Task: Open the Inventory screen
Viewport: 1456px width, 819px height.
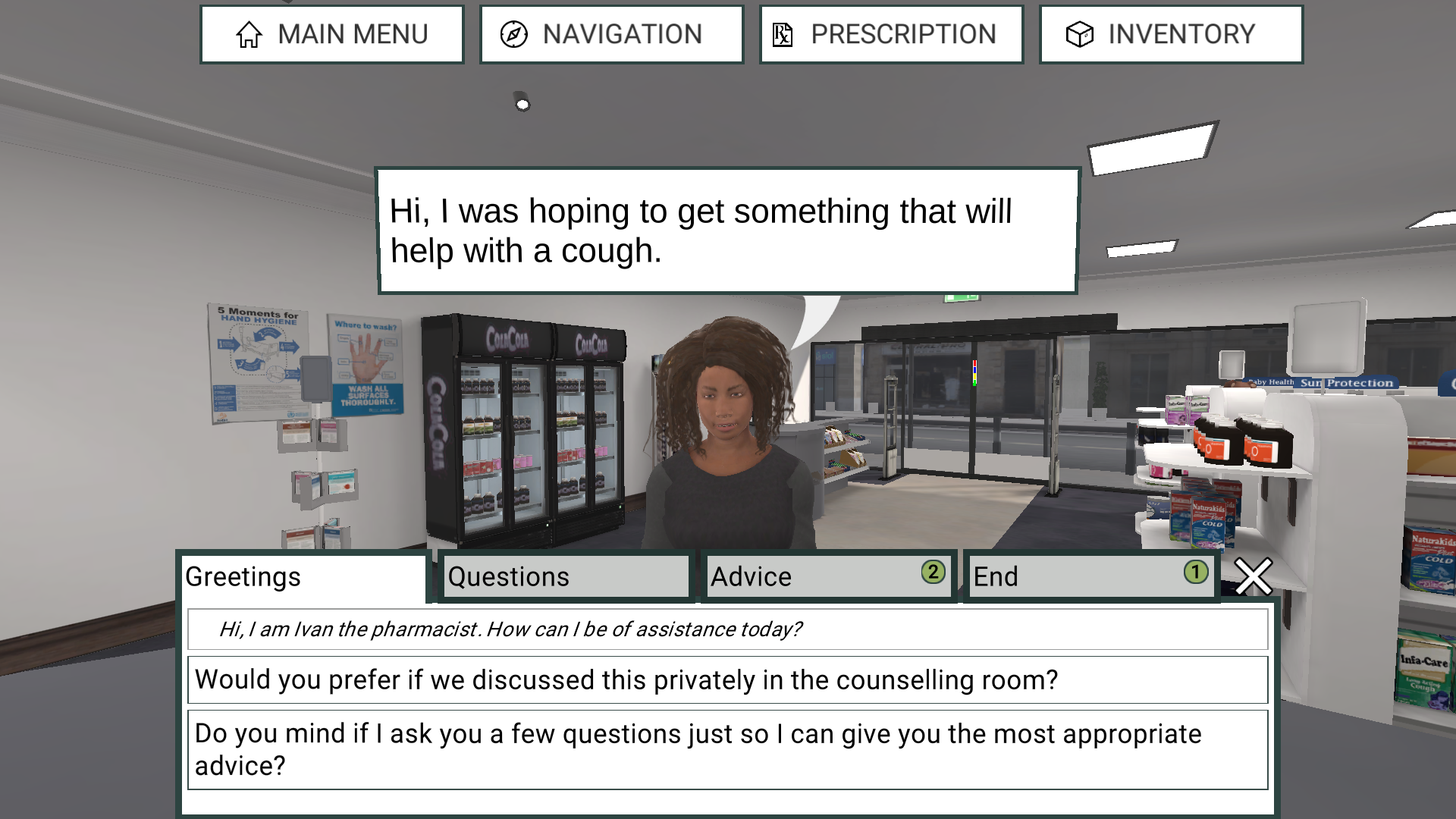Action: pos(1172,34)
